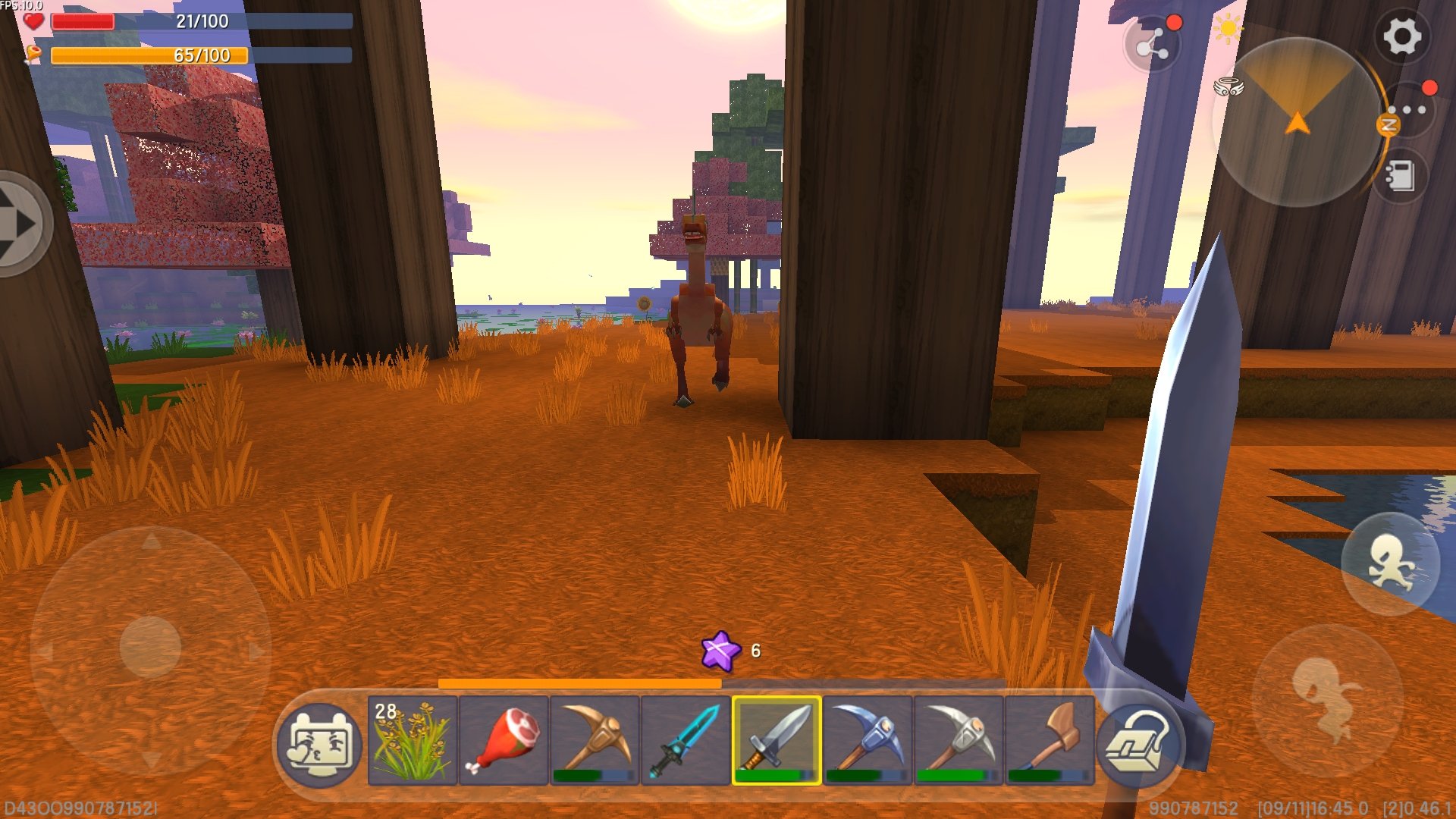Tap the virtual movement joystick
Image resolution: width=1456 pixels, height=819 pixels.
tap(150, 647)
